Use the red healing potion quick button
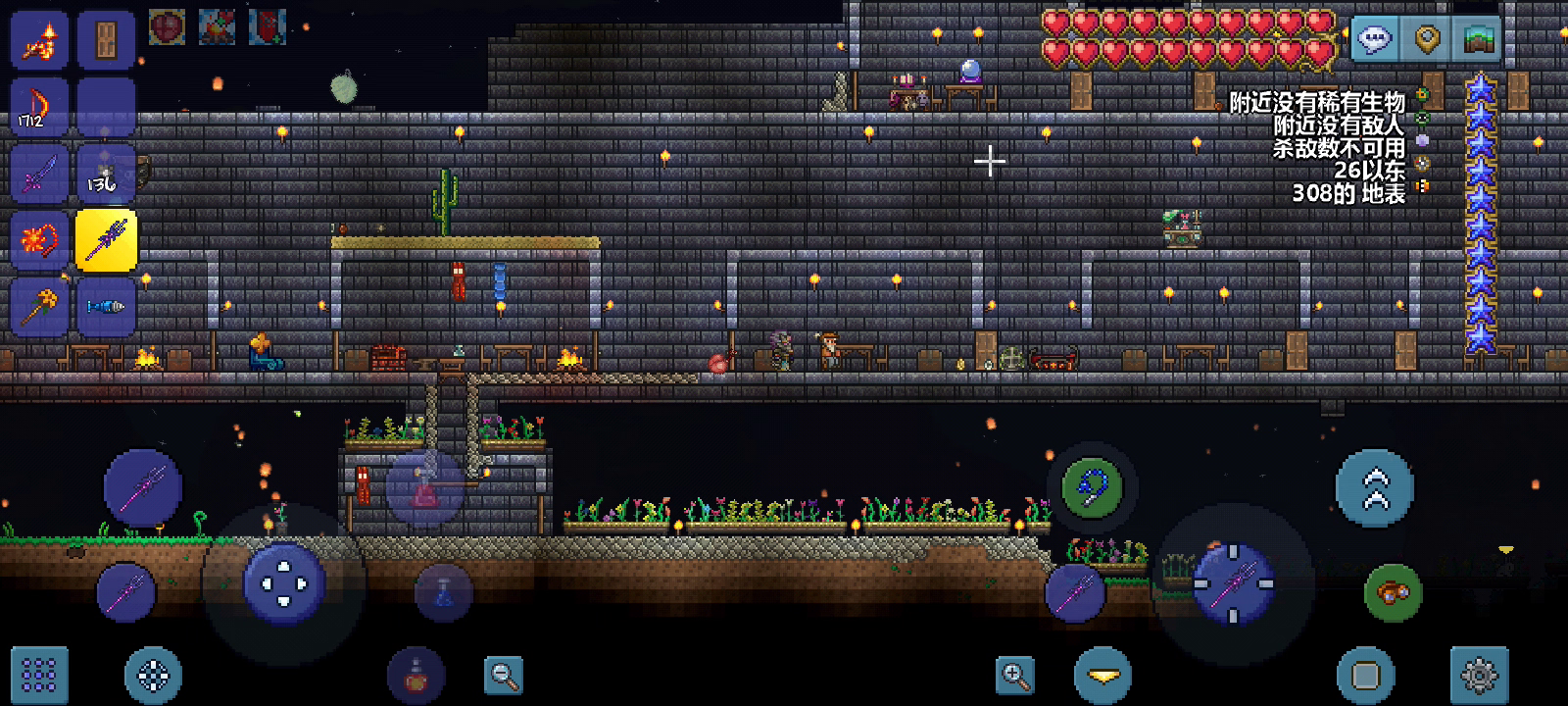The height and width of the screenshot is (706, 1568). [x=416, y=675]
